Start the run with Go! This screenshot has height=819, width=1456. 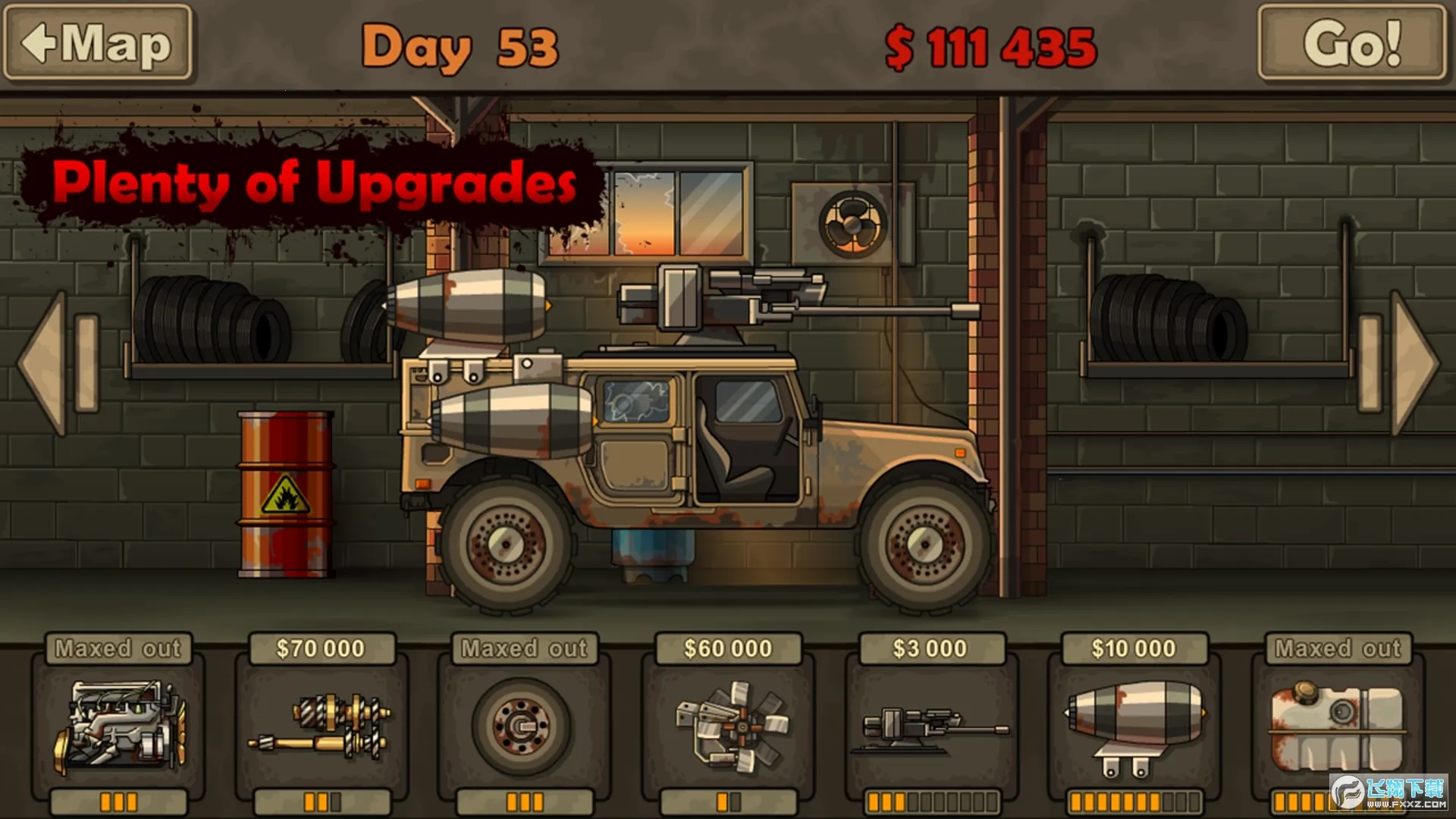pyautogui.click(x=1351, y=43)
